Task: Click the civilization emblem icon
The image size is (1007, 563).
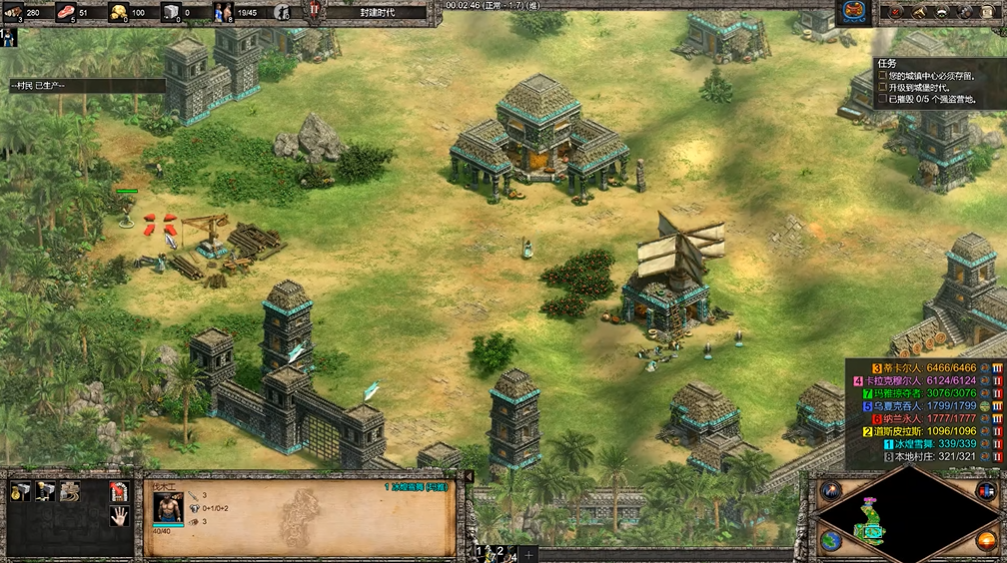Action: coord(853,12)
